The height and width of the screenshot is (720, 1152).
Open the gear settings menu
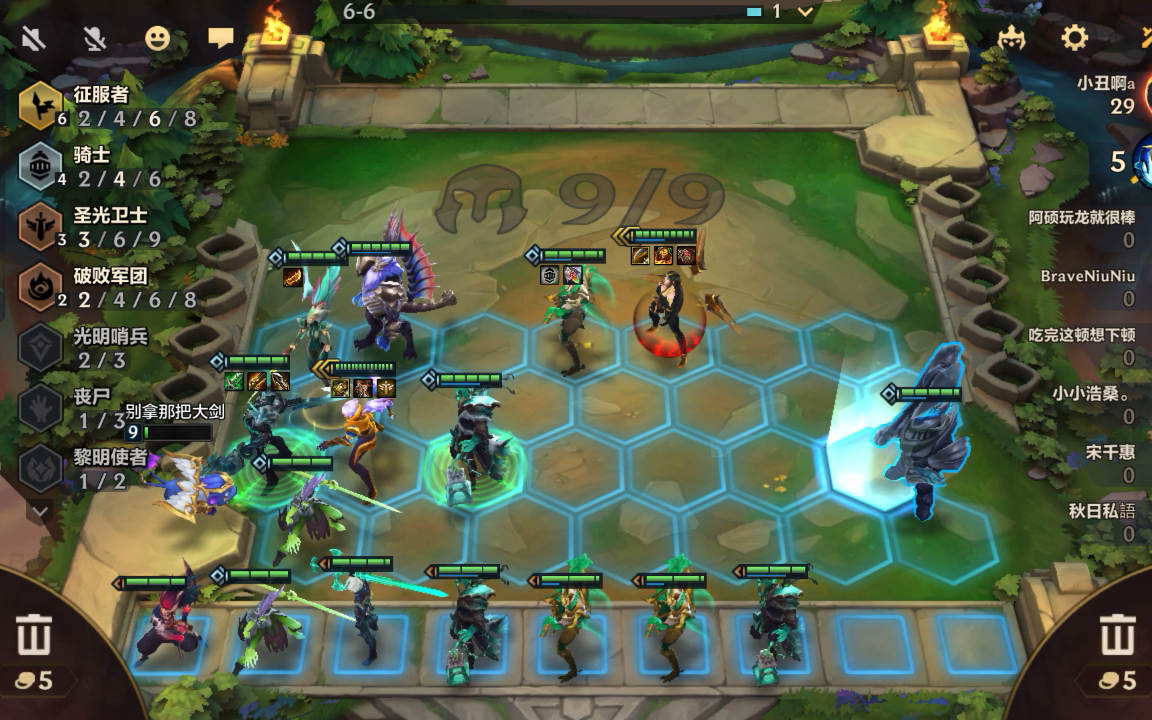coord(1074,39)
